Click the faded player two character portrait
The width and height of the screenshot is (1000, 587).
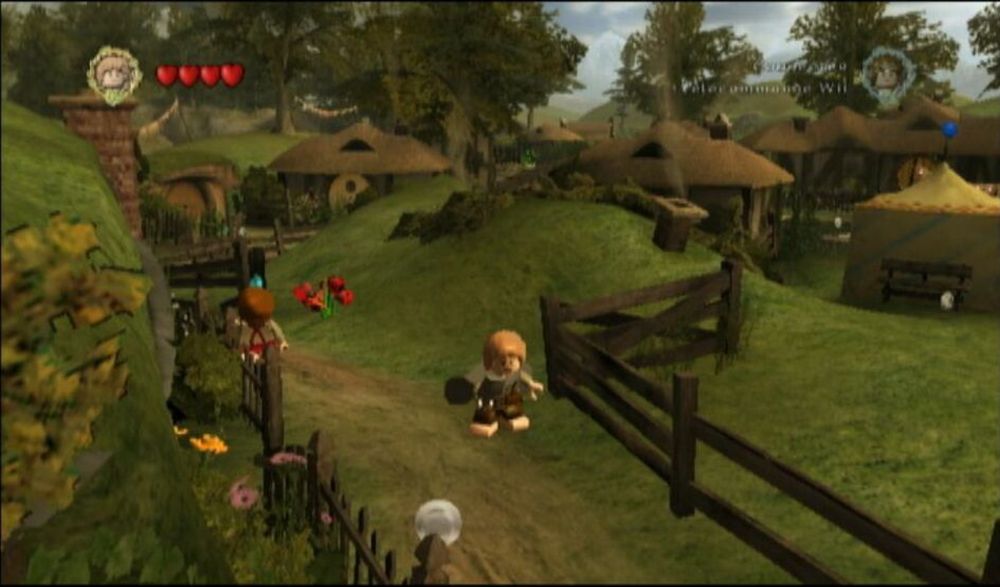[x=887, y=73]
